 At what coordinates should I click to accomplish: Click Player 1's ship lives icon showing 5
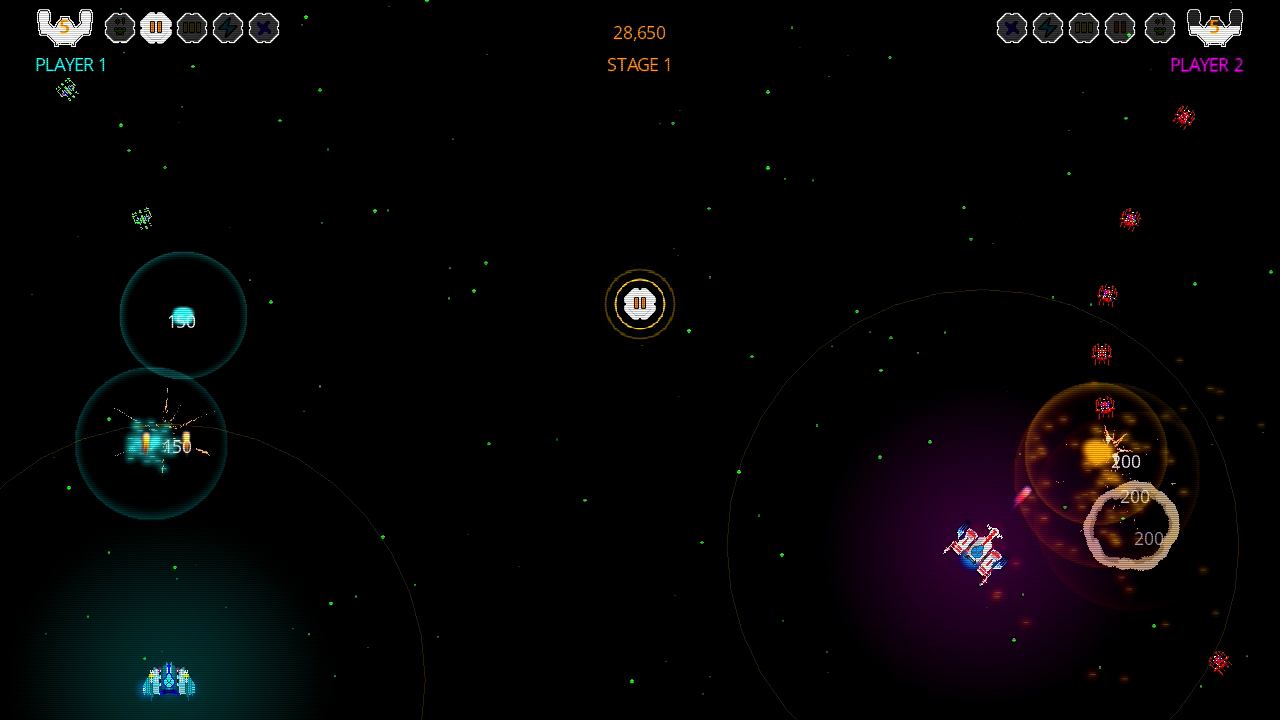pos(64,28)
